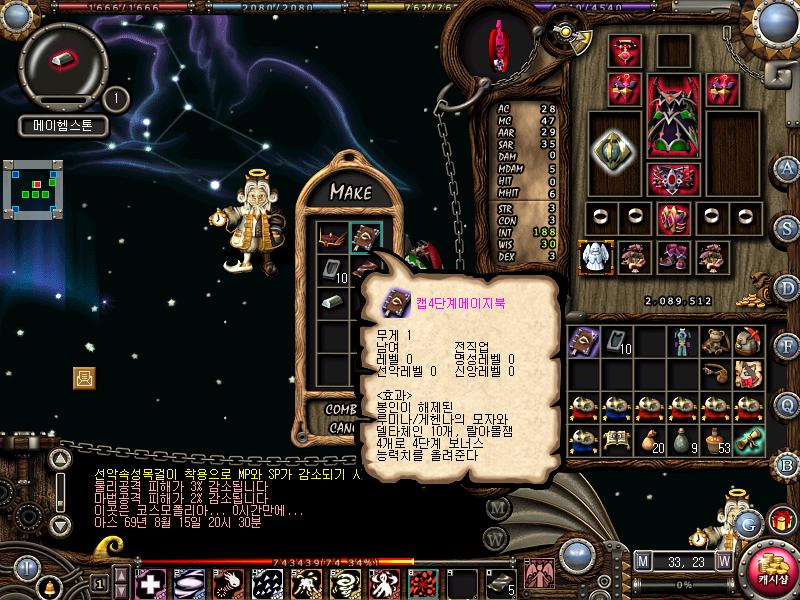Viewport: 800px width, 600px height.
Task: Use the tornado skill on the hotbar
Action: coord(342,582)
